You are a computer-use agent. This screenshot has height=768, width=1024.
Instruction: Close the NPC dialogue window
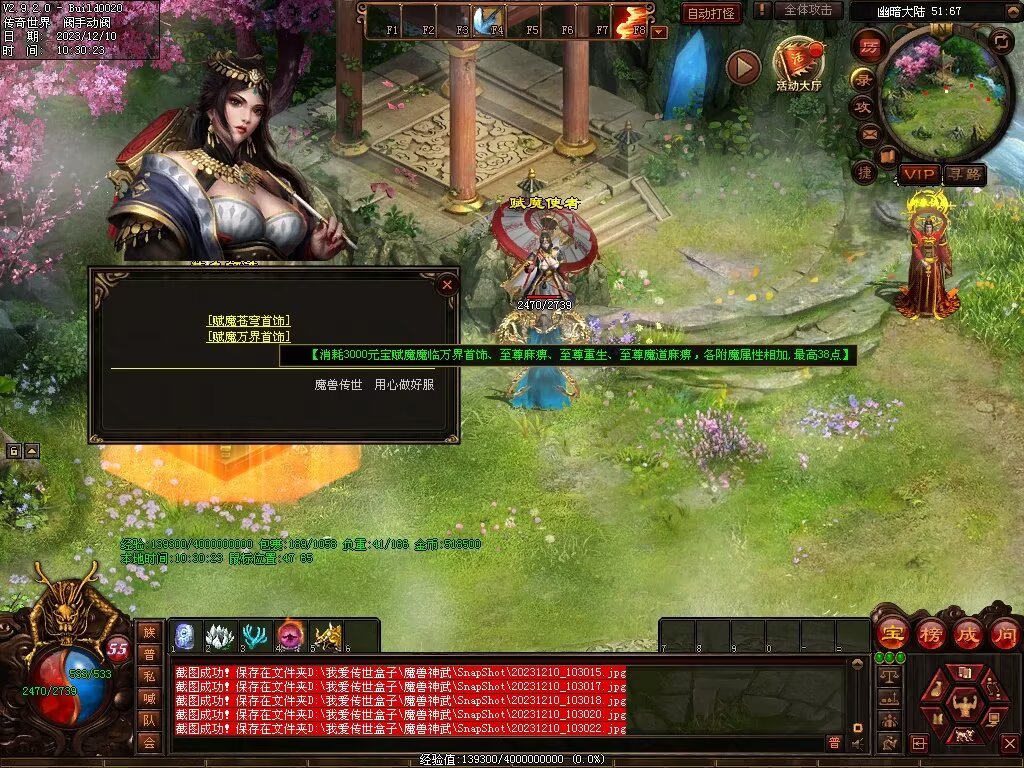(447, 284)
